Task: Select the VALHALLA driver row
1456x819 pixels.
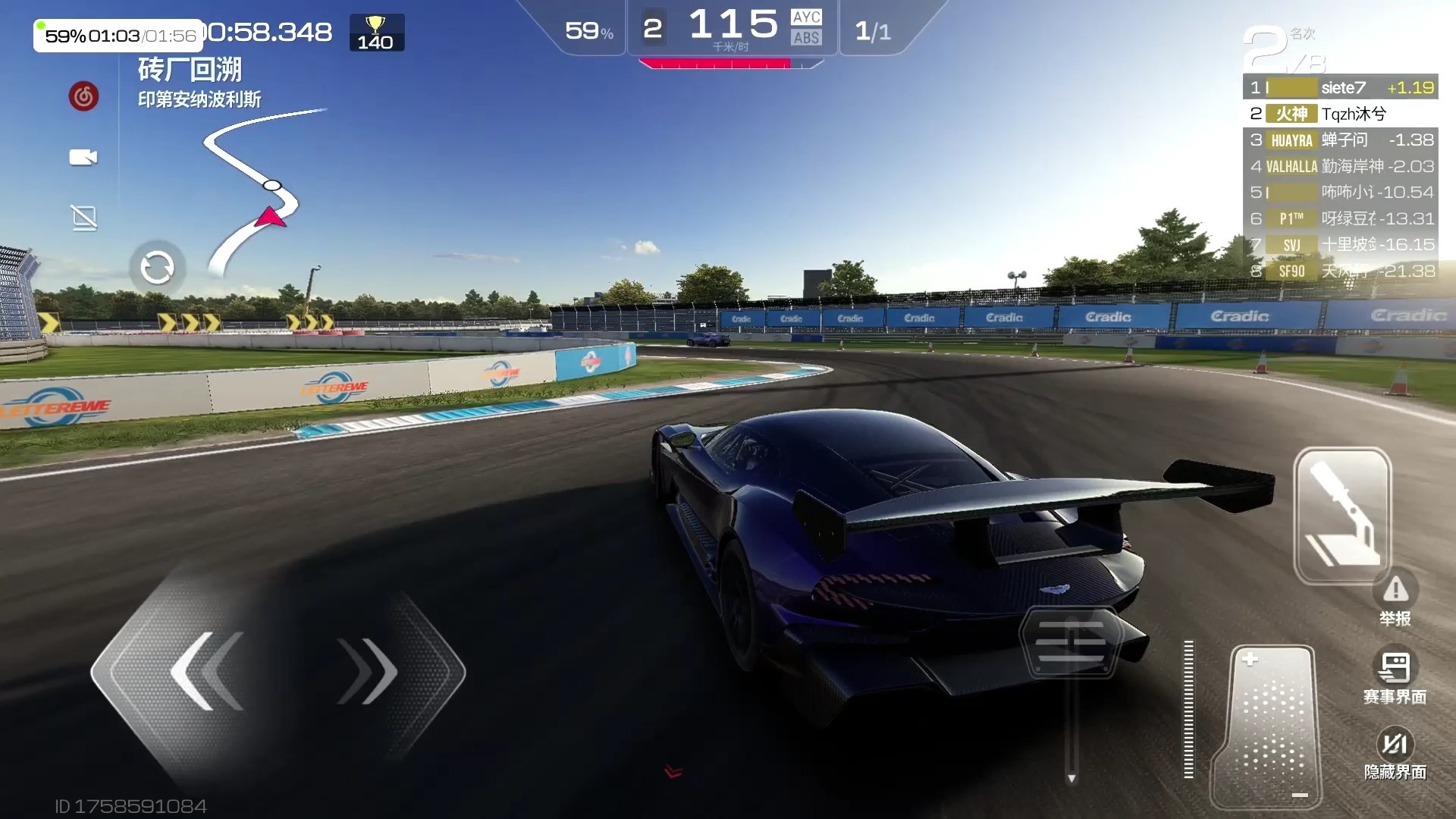Action: click(x=1341, y=166)
